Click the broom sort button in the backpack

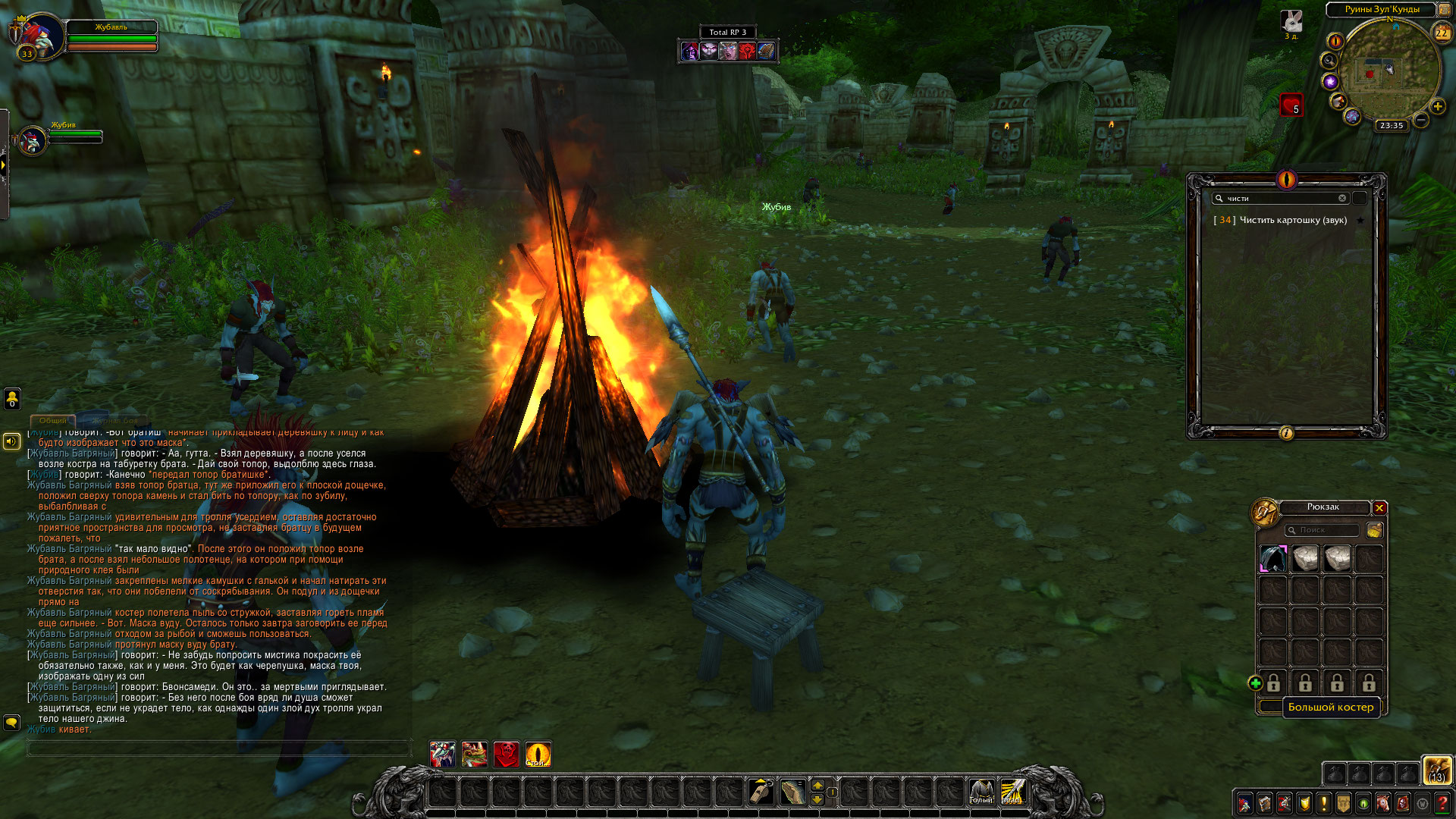[1374, 530]
